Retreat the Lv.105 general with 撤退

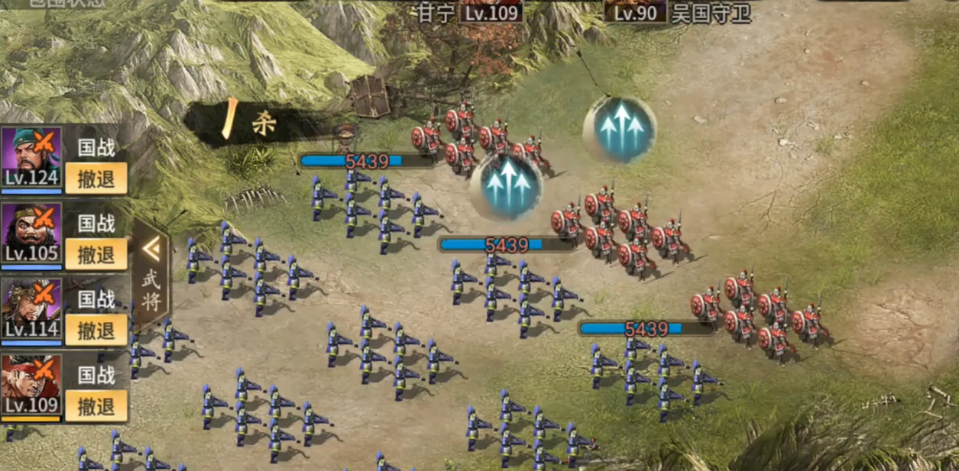pyautogui.click(x=96, y=254)
